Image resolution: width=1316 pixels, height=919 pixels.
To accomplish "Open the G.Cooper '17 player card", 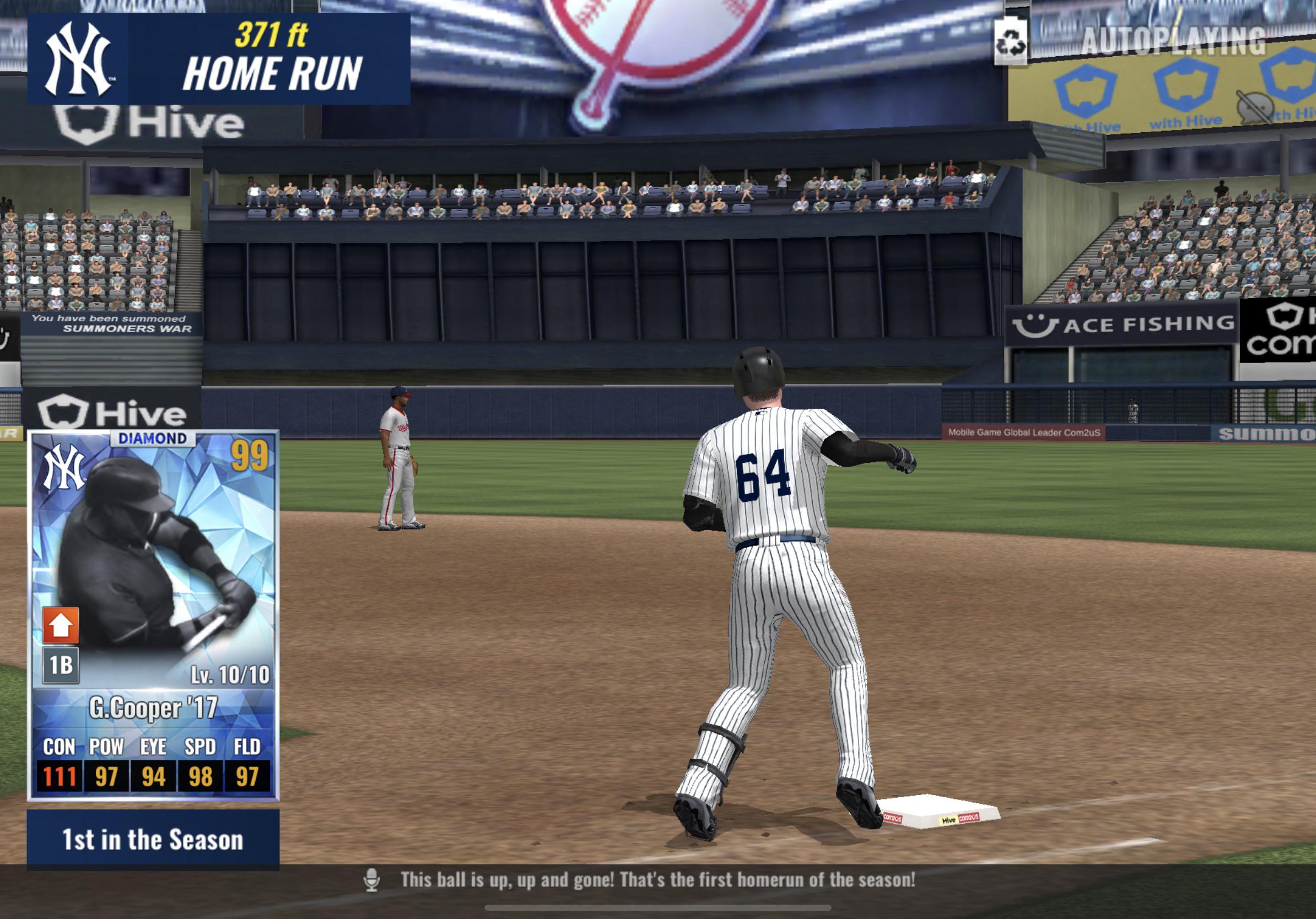I will [x=153, y=615].
